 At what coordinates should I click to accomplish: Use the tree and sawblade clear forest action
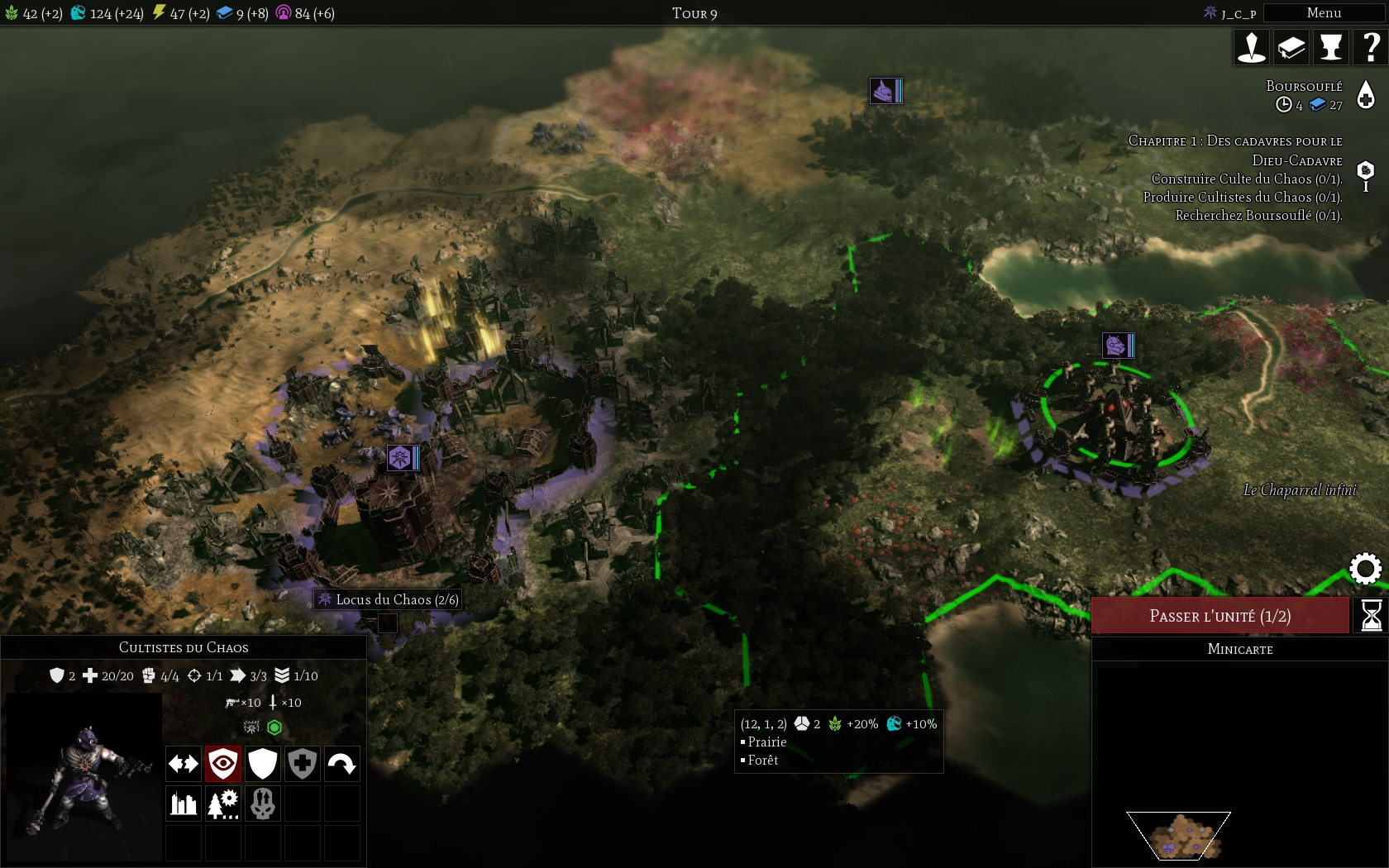pyautogui.click(x=223, y=804)
